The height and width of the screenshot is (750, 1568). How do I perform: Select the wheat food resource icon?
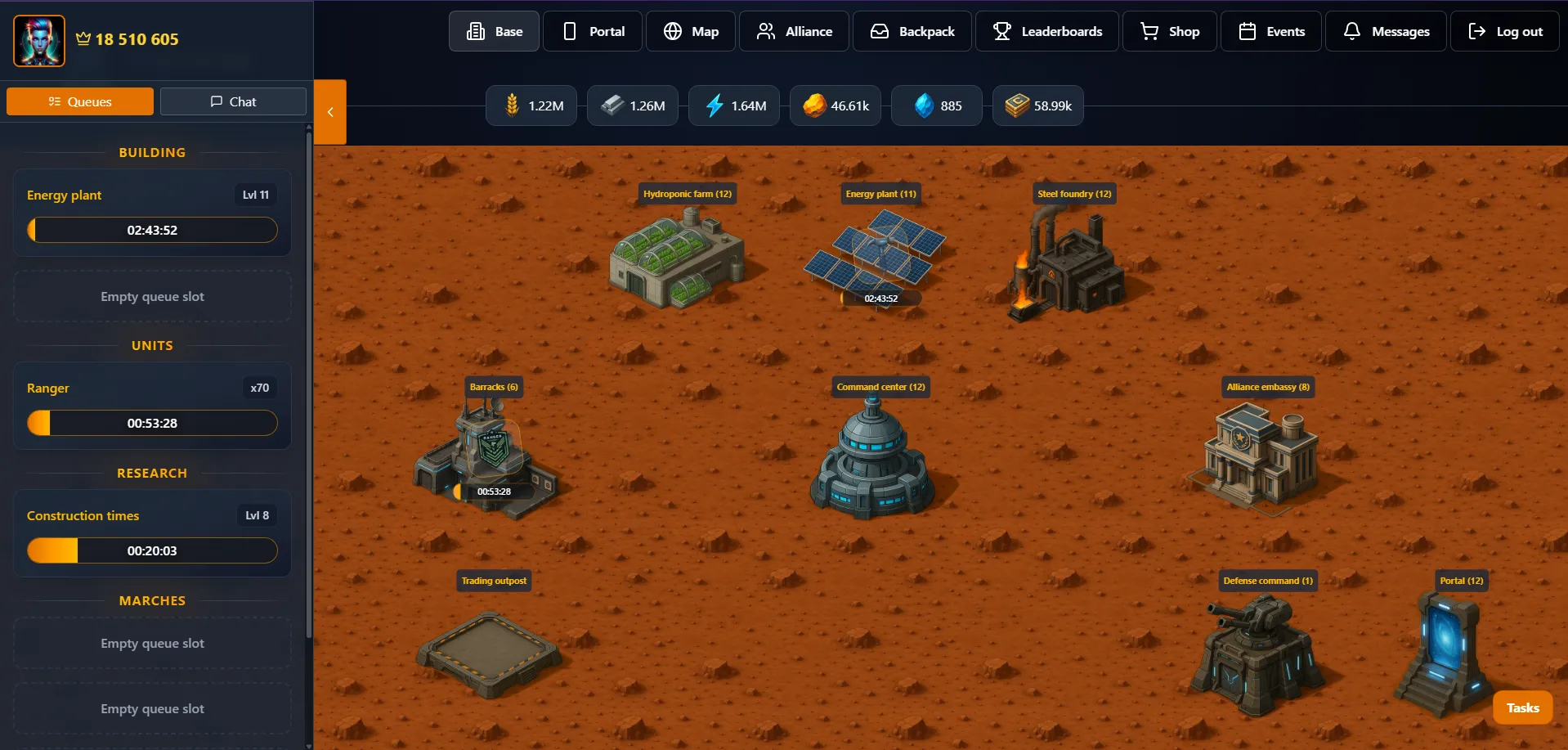(x=513, y=105)
